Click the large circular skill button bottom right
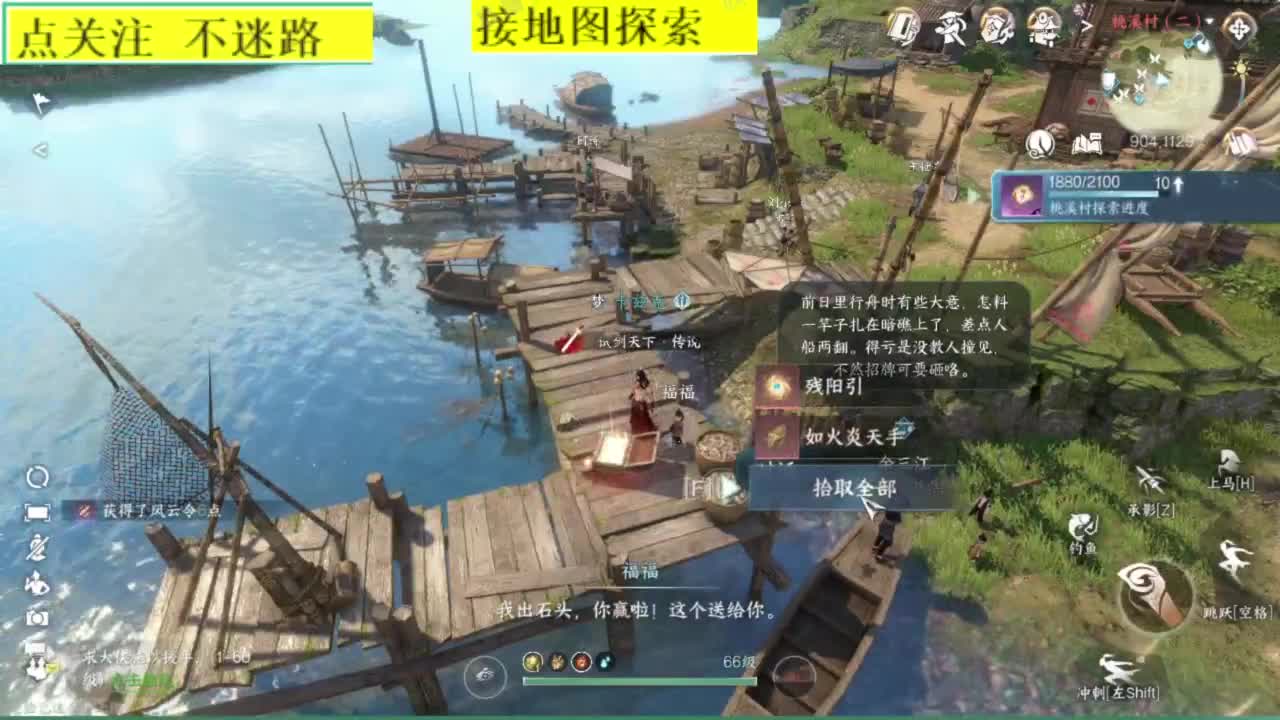 point(1153,596)
